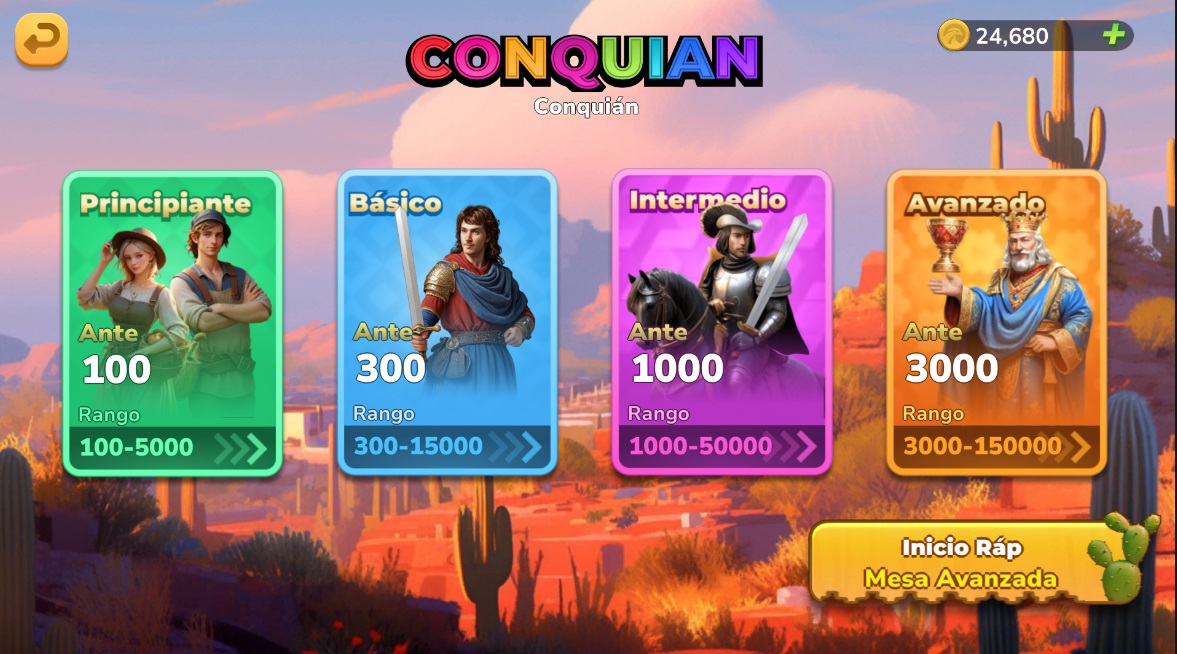1177x654 pixels.
Task: Open the Intermedio 1000 ante table
Action: [x=721, y=322]
